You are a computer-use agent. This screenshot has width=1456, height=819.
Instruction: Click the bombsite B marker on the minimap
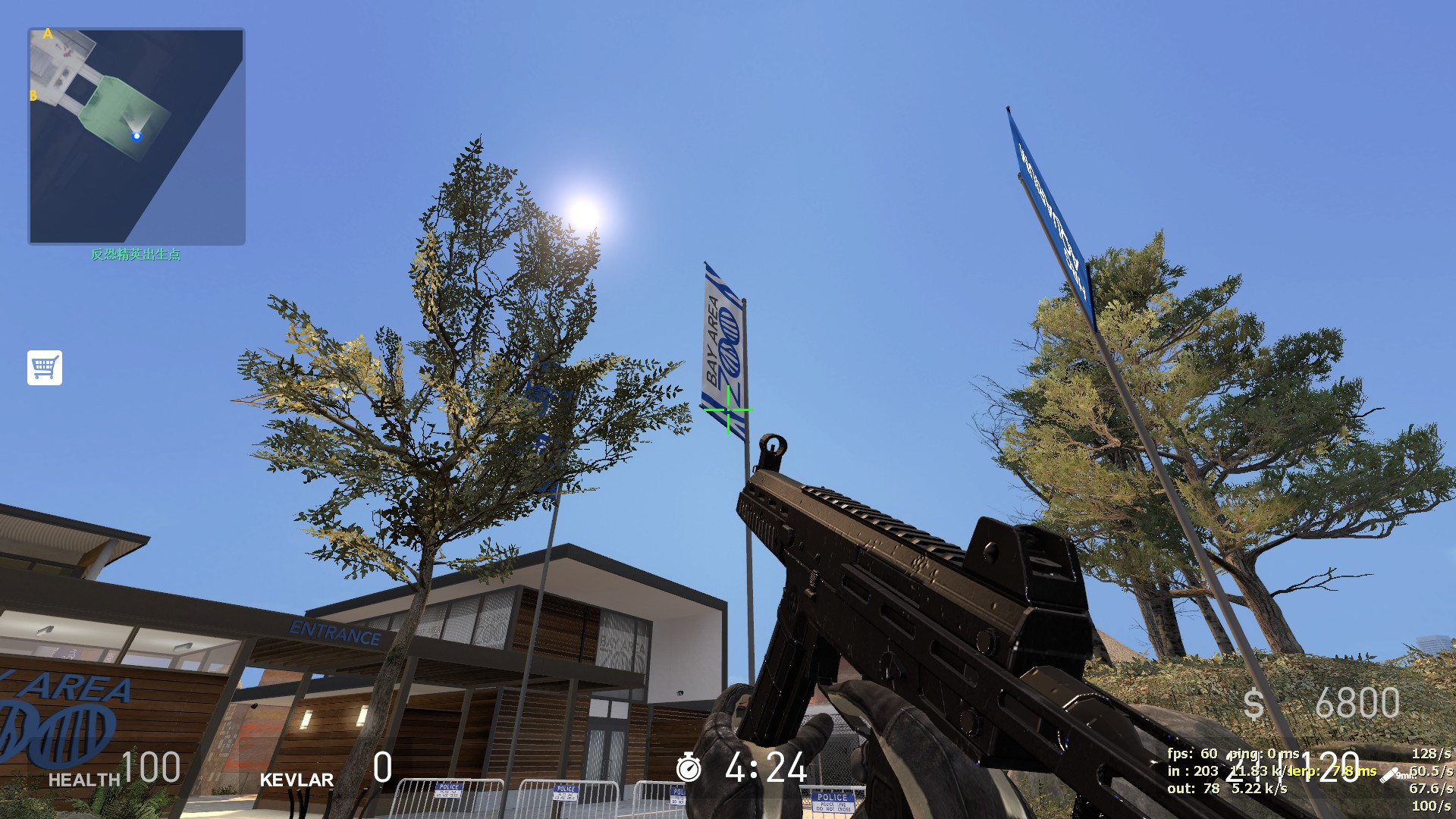[x=33, y=95]
